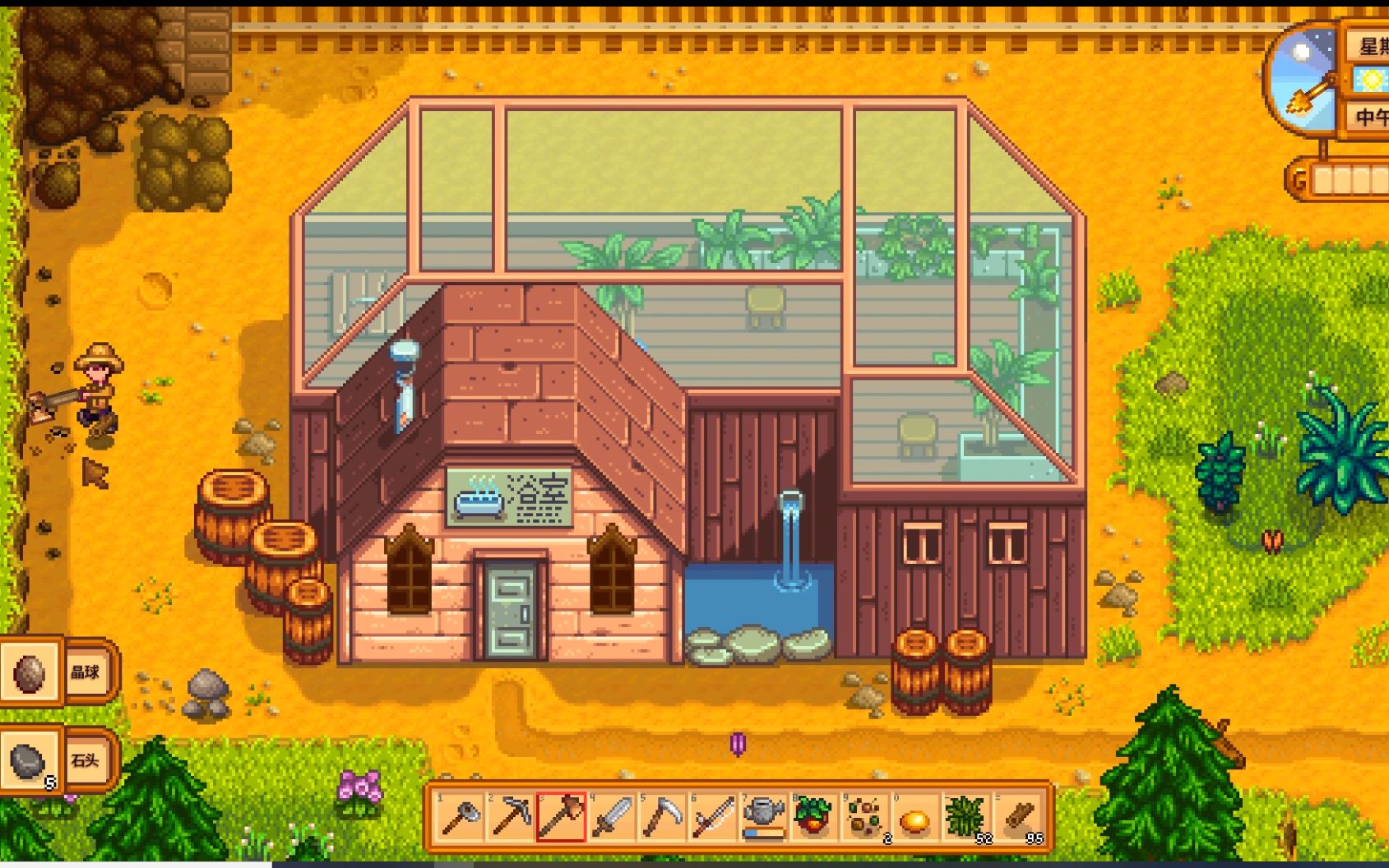Select the hoe in hotbar slot 1
The height and width of the screenshot is (868, 1389).
(460, 818)
